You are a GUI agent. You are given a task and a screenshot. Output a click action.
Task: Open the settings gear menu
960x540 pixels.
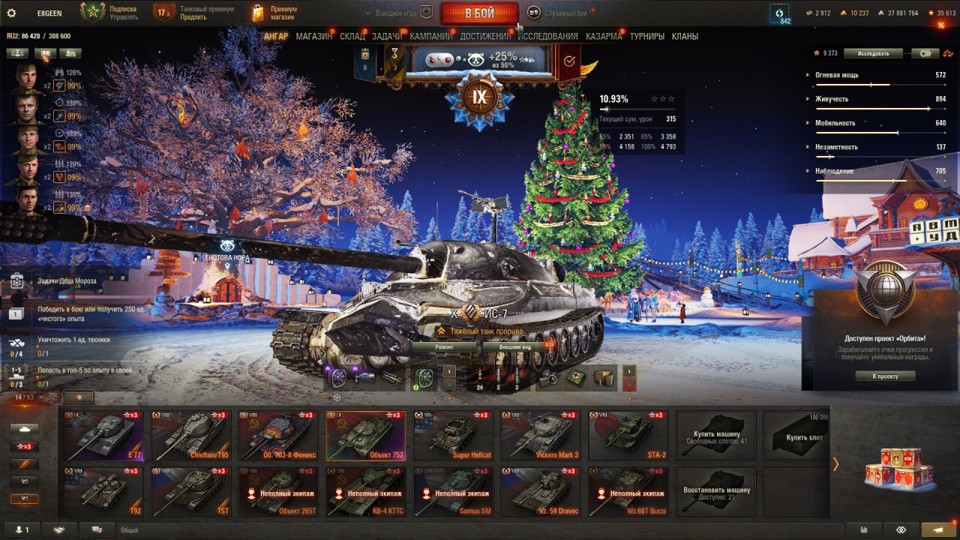click(x=12, y=13)
